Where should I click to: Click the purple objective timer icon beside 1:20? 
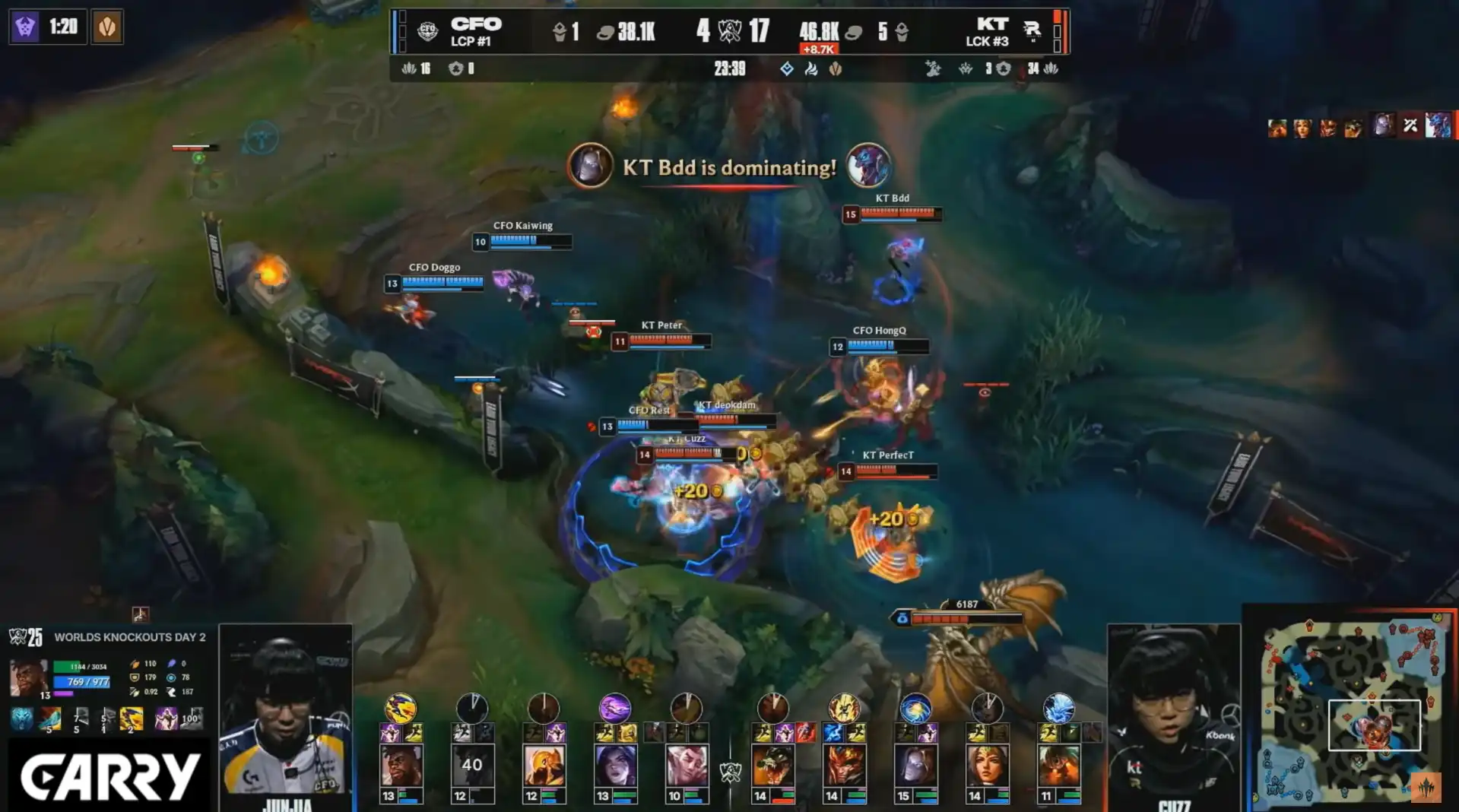25,27
